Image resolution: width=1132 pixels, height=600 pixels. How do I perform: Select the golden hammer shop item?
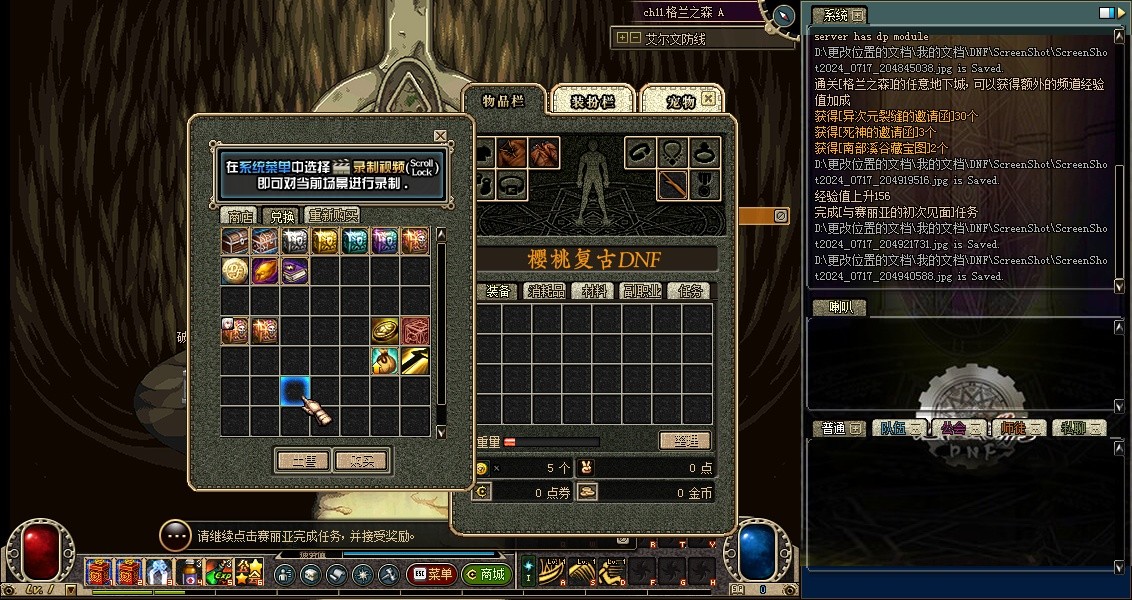415,360
